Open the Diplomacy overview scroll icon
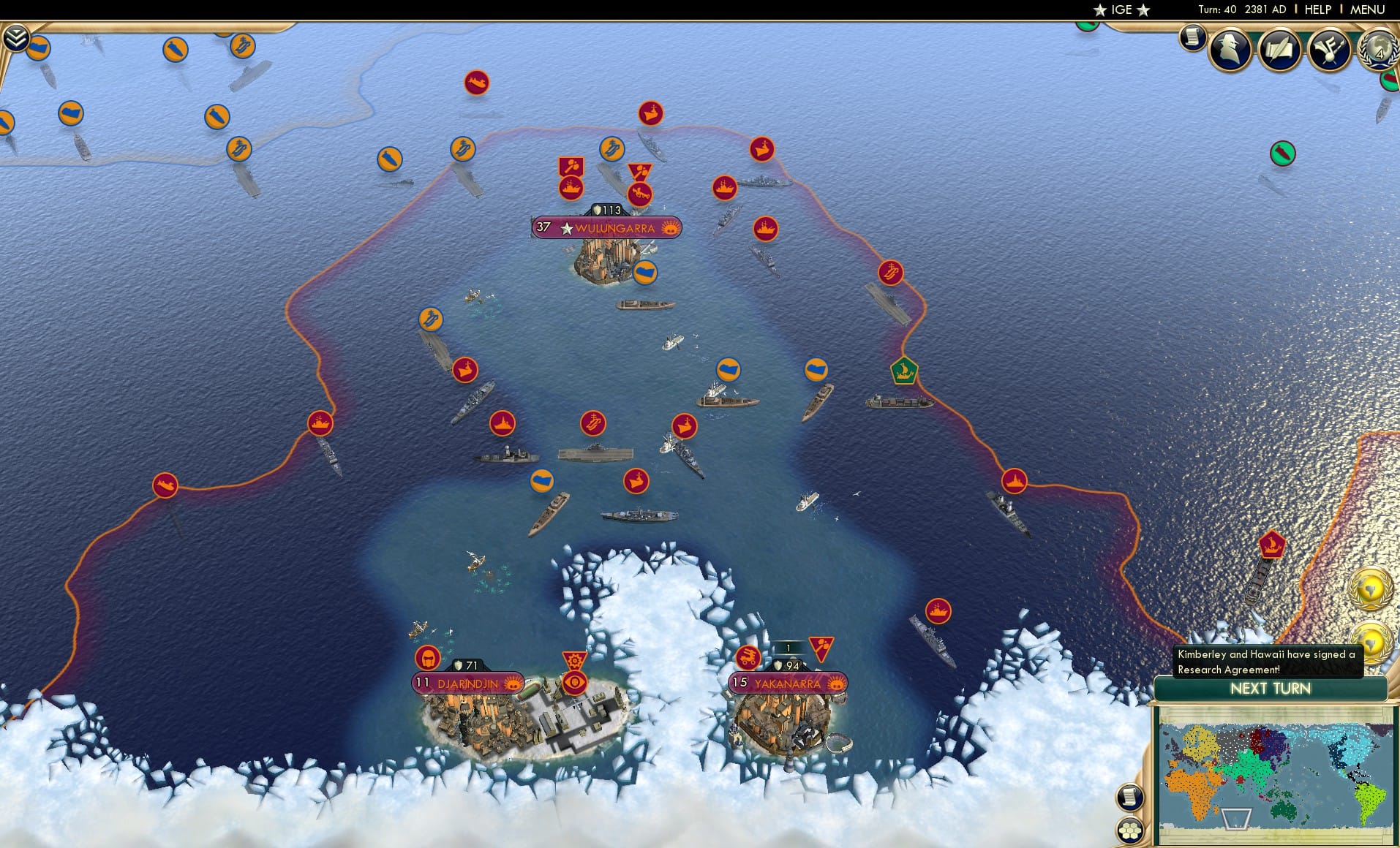The width and height of the screenshot is (1400, 848). (x=1280, y=50)
